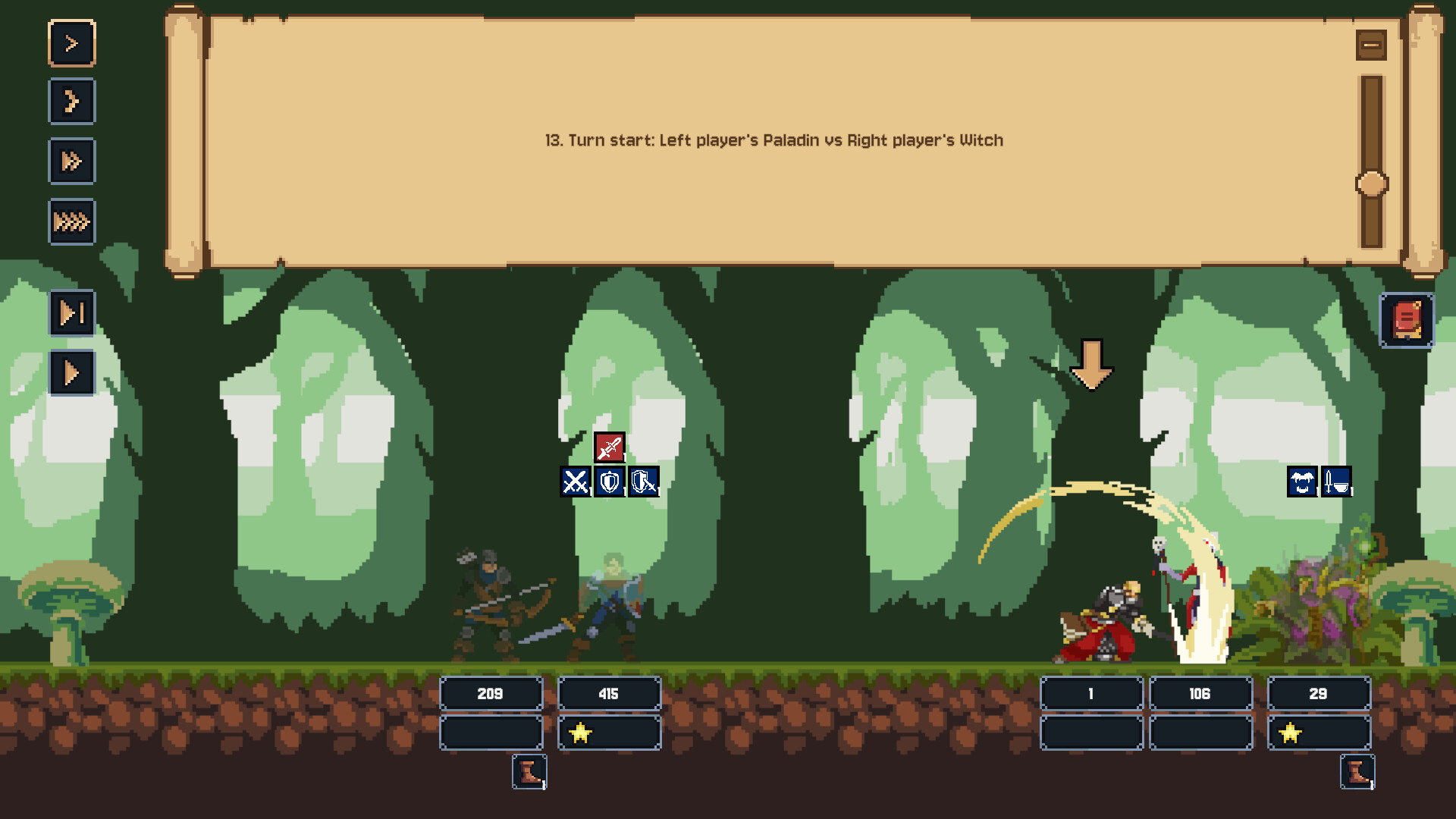Click the Witch's star rank toggle

[1289, 733]
